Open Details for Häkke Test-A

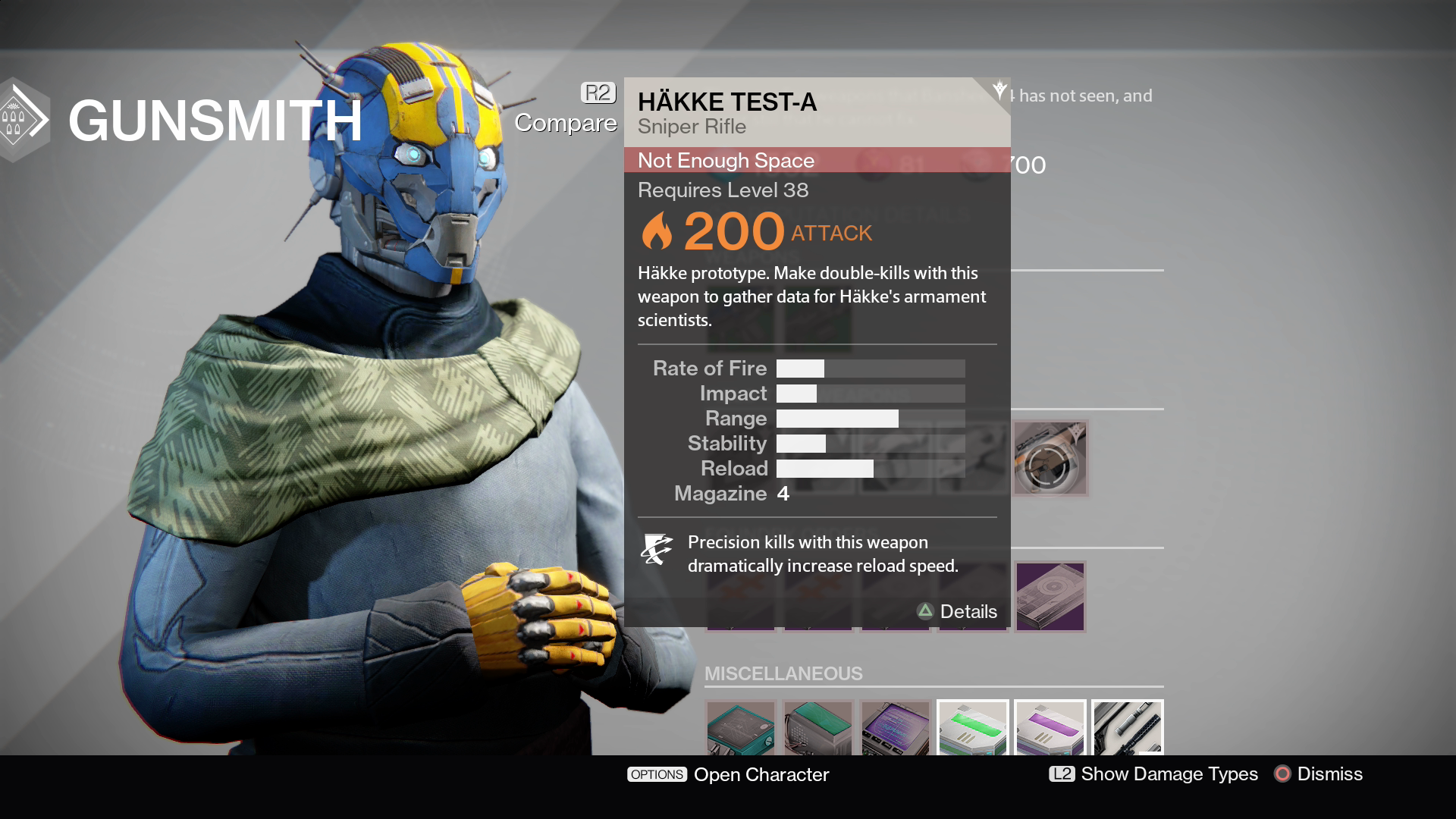[x=957, y=612]
